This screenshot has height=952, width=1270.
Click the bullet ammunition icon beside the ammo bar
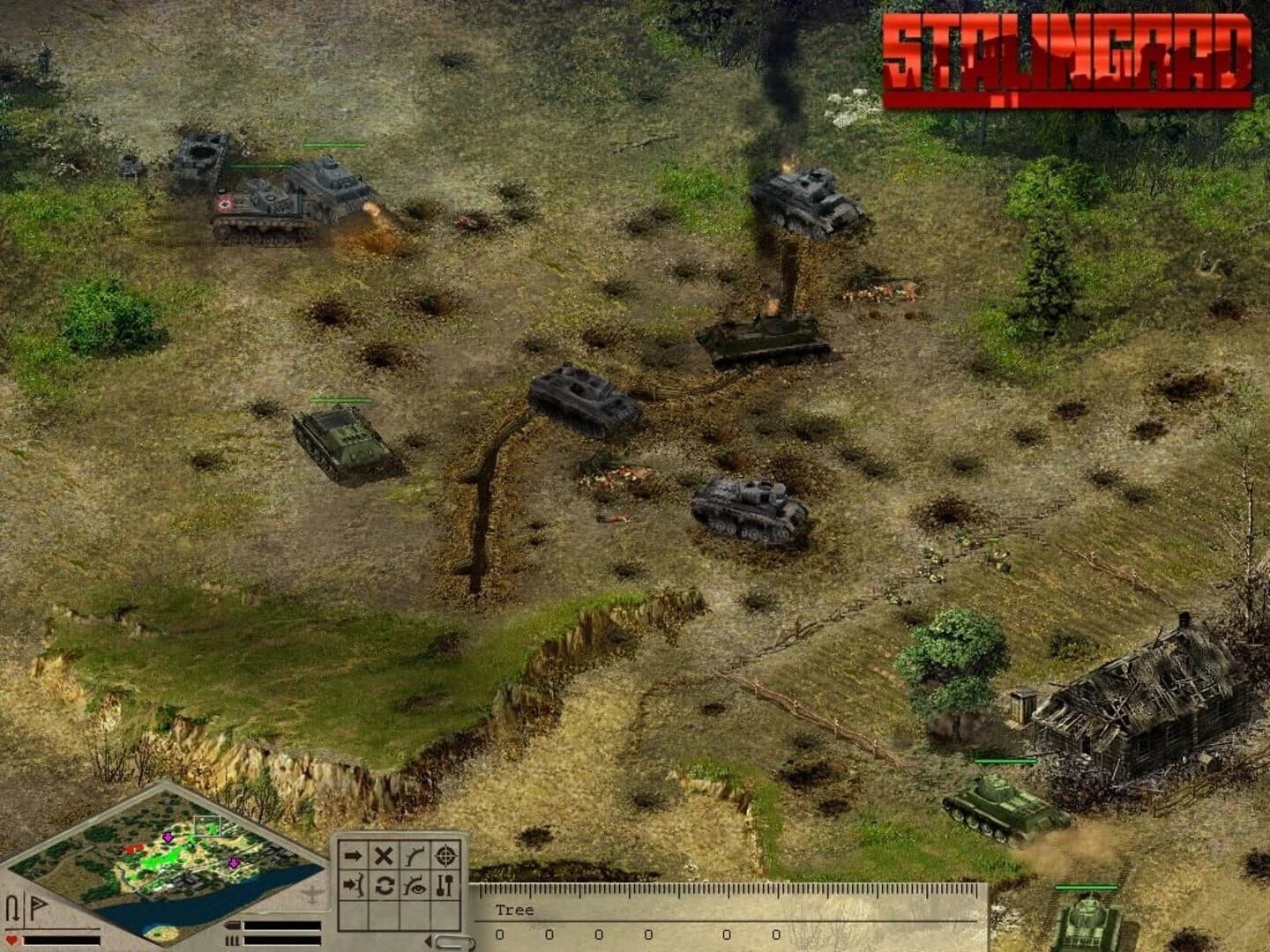tap(233, 926)
